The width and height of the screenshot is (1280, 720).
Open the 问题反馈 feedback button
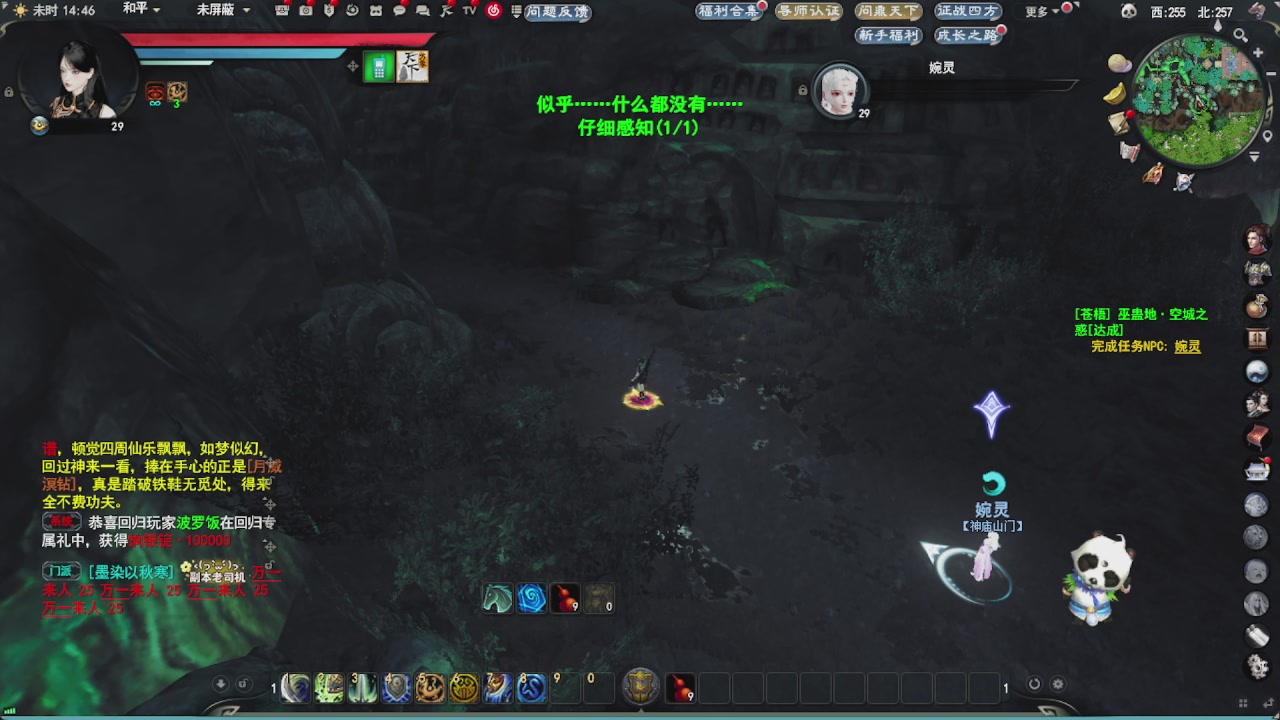557,12
